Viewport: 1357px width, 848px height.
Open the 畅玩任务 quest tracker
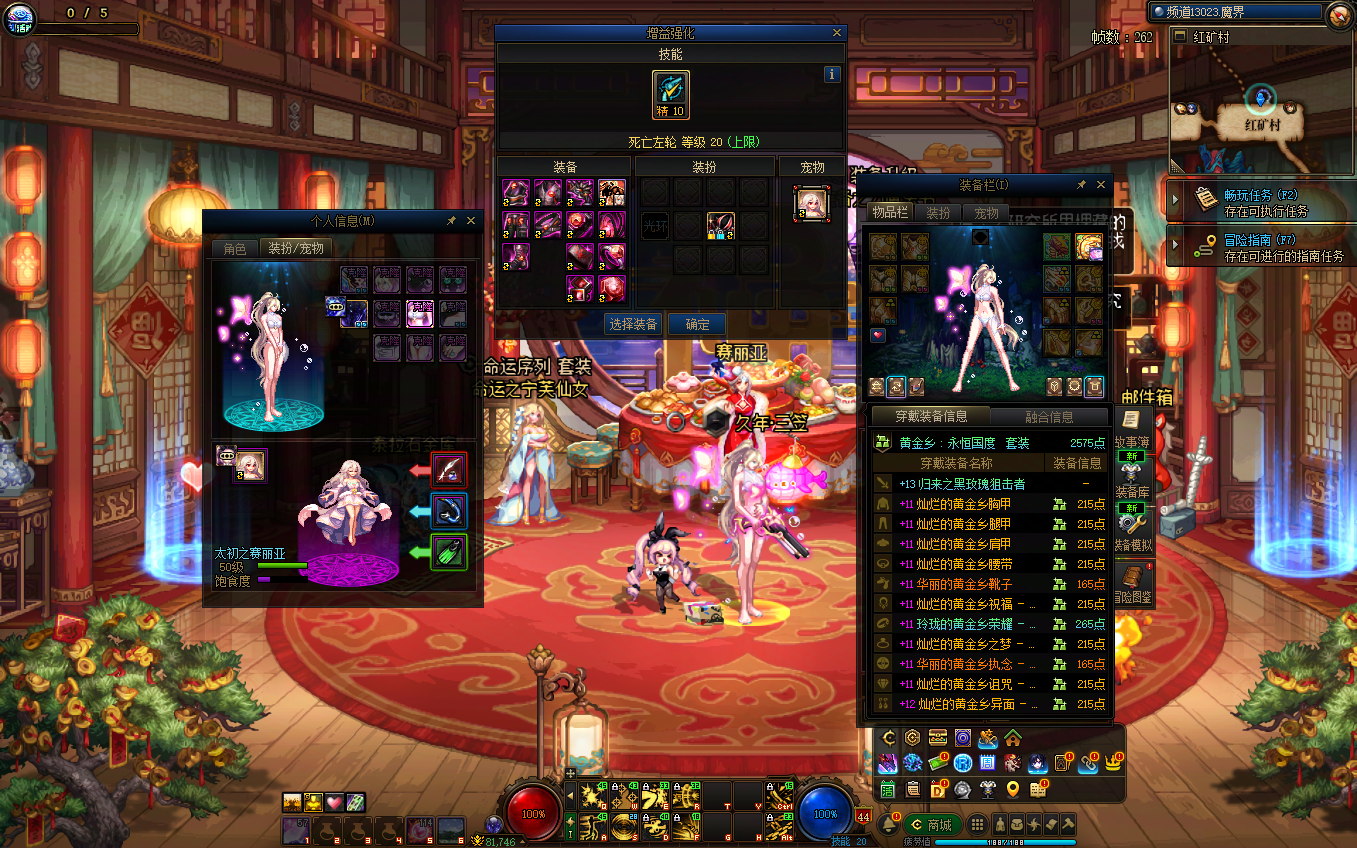click(x=1260, y=202)
